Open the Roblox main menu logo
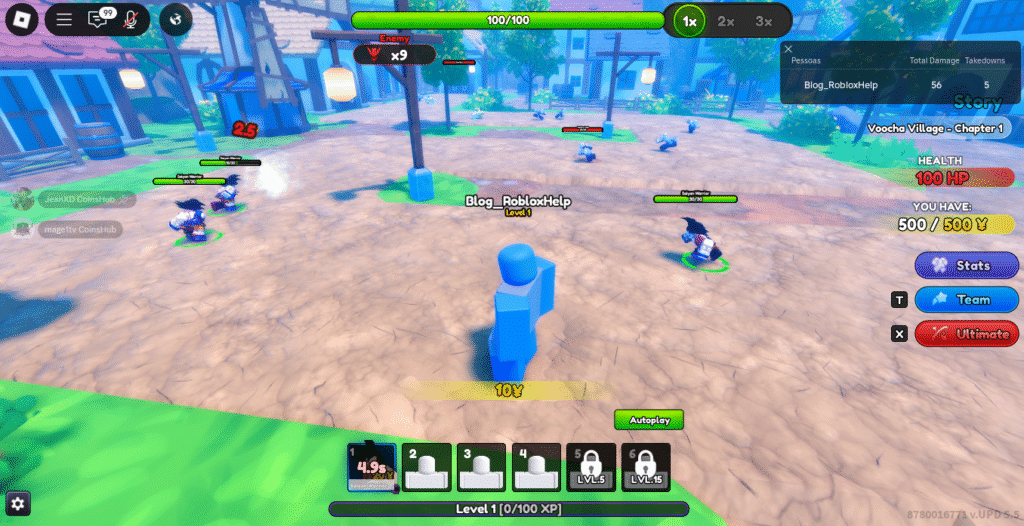This screenshot has width=1024, height=526. tap(20, 19)
